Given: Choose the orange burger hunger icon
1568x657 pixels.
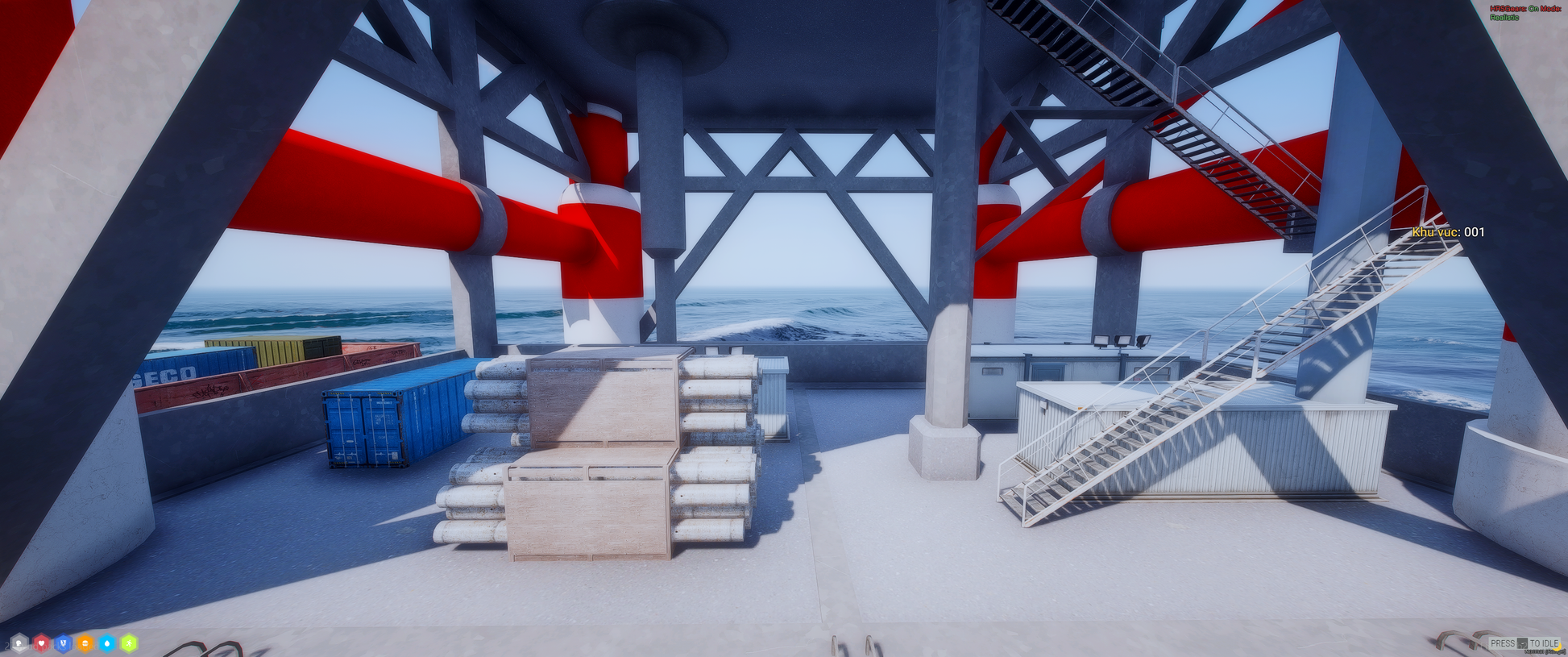Looking at the screenshot, I should pos(85,643).
